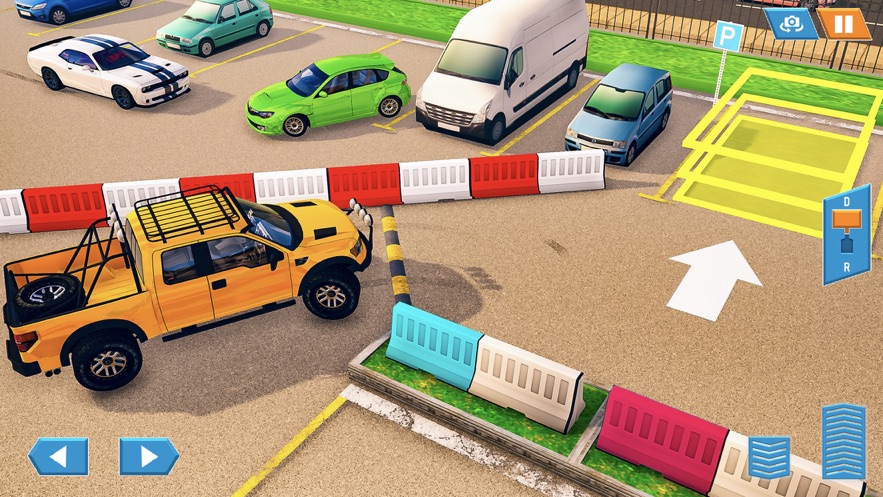The height and width of the screenshot is (497, 883).
Task: Pause the game with the orange button
Action: click(844, 23)
